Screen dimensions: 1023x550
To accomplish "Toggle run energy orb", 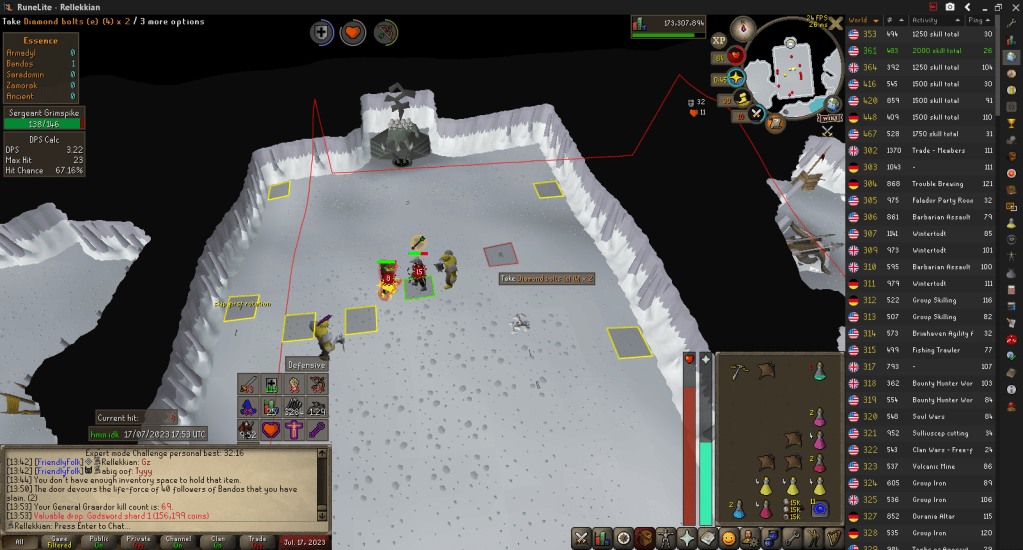I will tap(744, 98).
